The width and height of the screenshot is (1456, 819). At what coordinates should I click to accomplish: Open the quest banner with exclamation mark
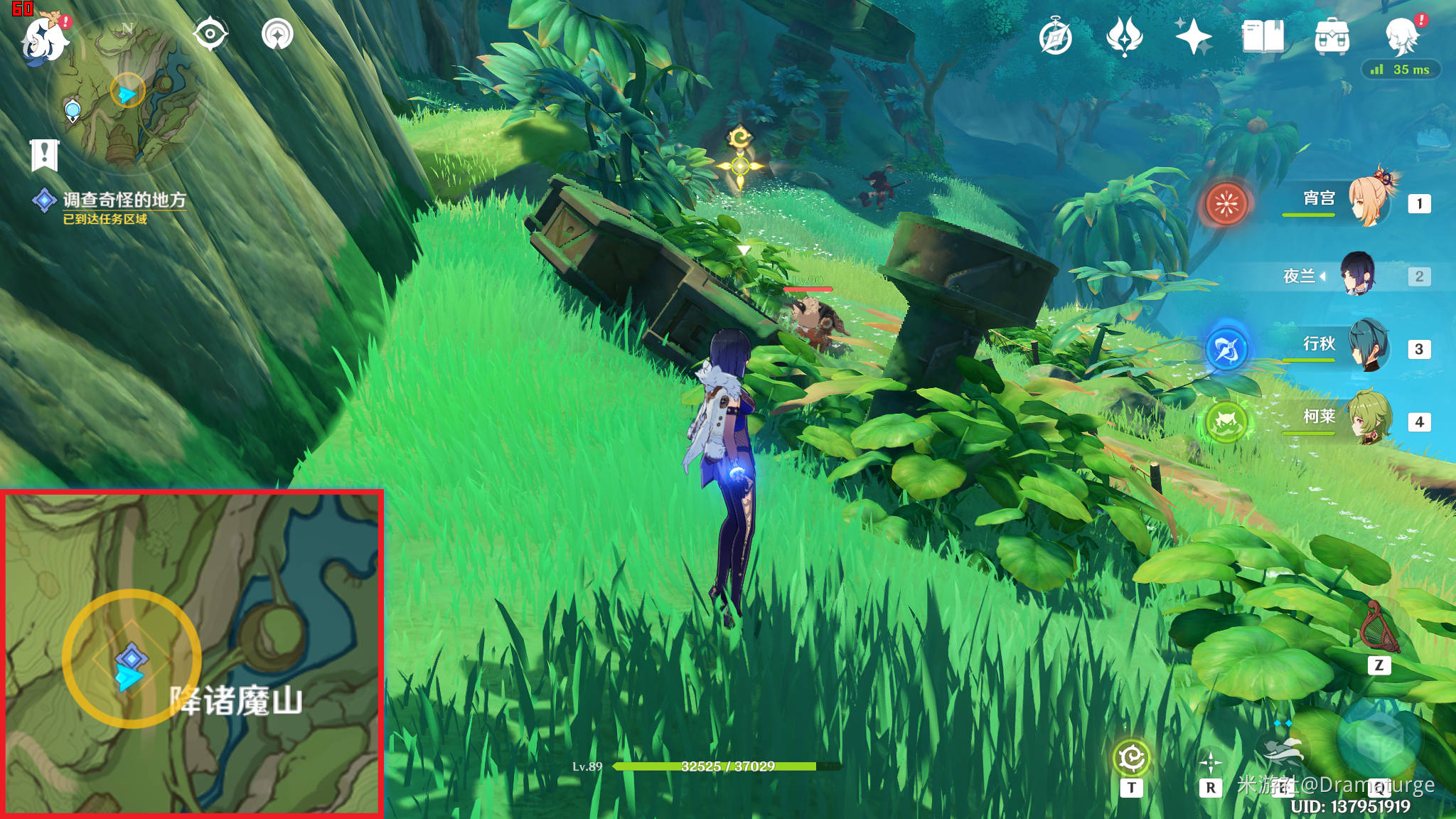pos(44,154)
